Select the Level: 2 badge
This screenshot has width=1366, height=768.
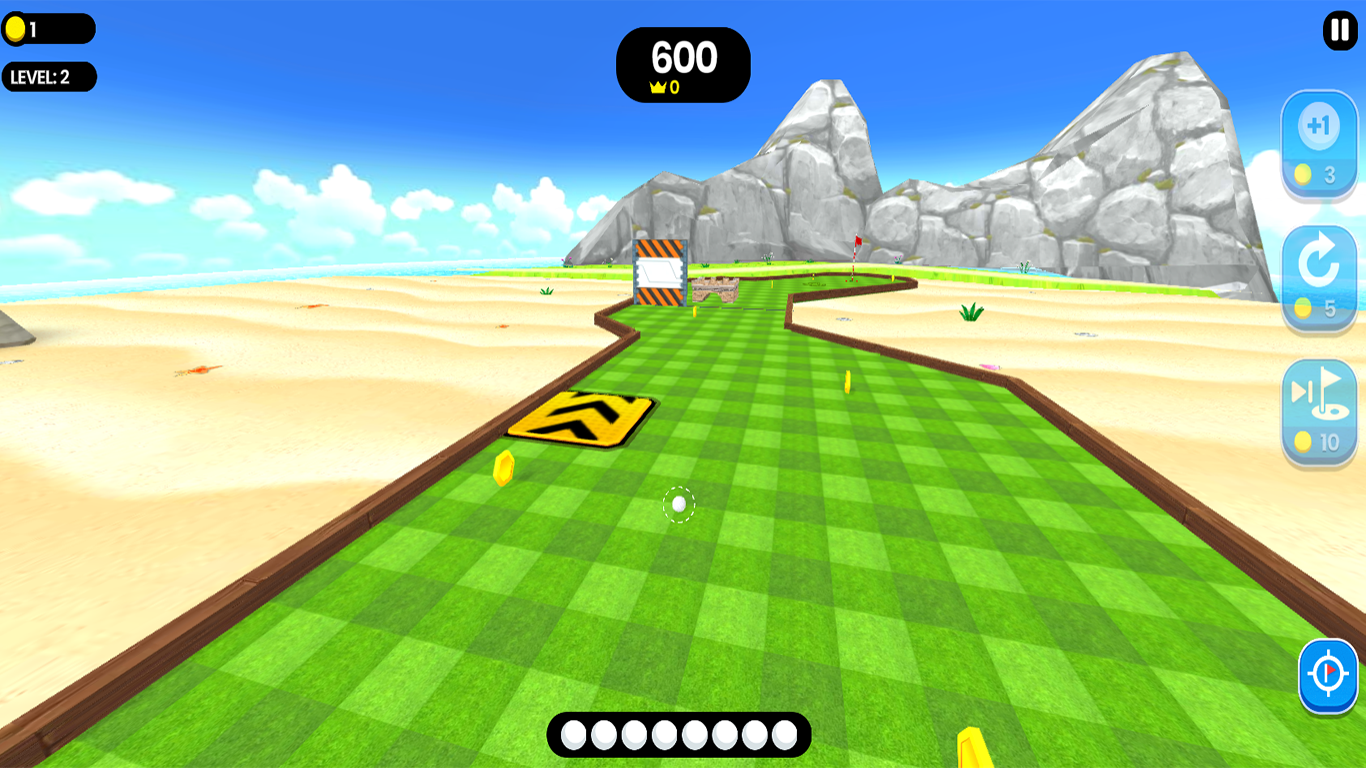point(48,76)
